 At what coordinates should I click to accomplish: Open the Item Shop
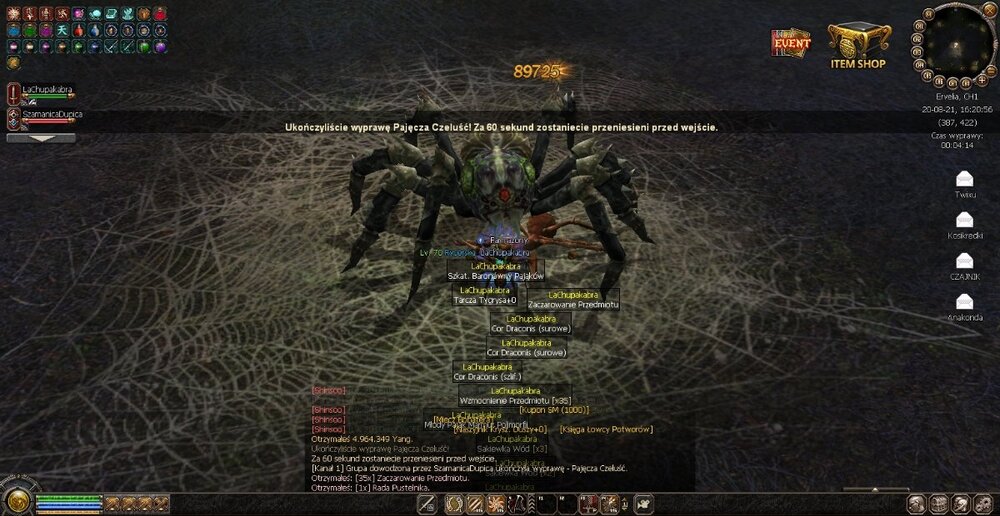(x=857, y=45)
